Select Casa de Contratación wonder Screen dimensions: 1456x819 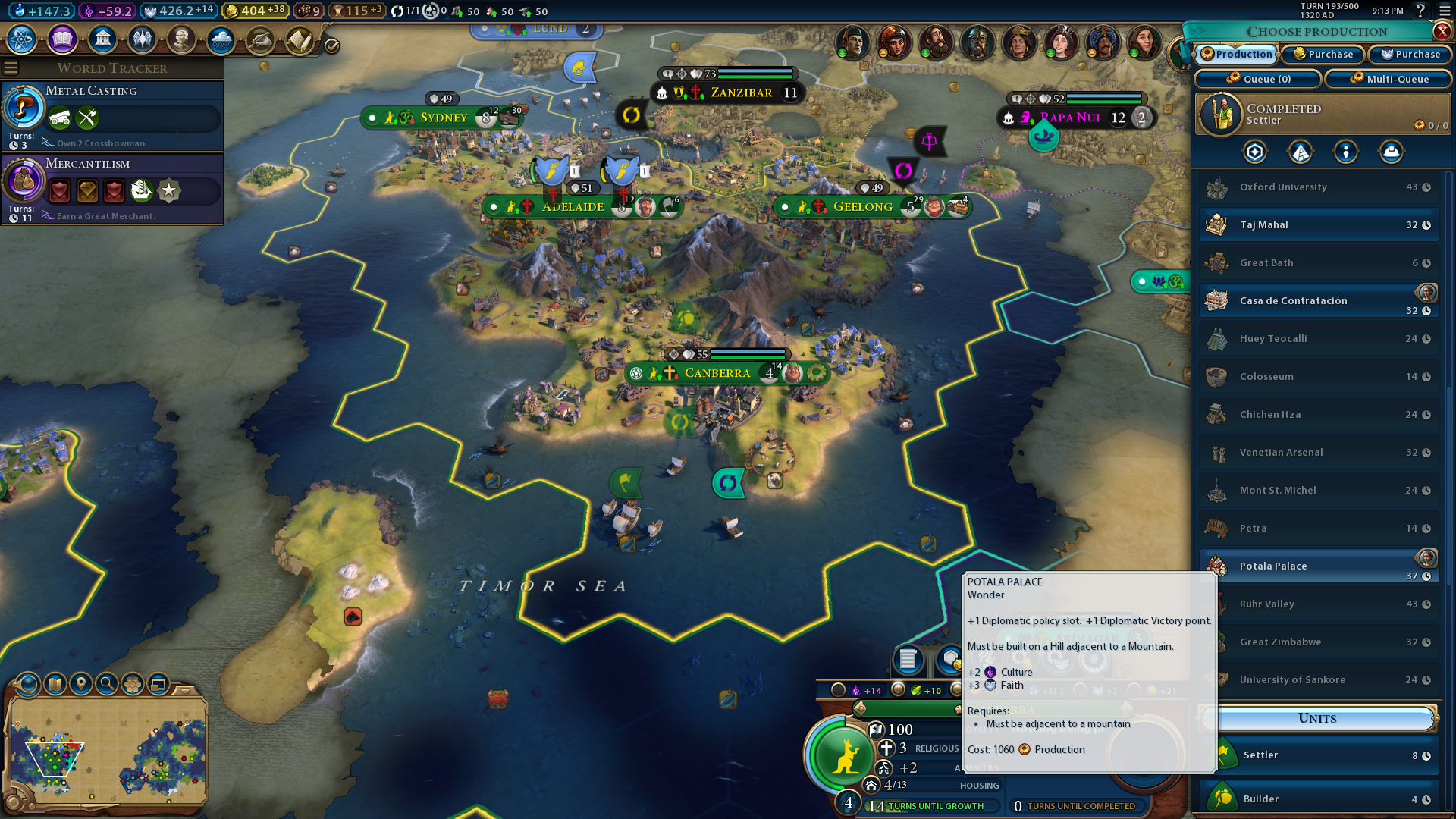(x=1319, y=301)
